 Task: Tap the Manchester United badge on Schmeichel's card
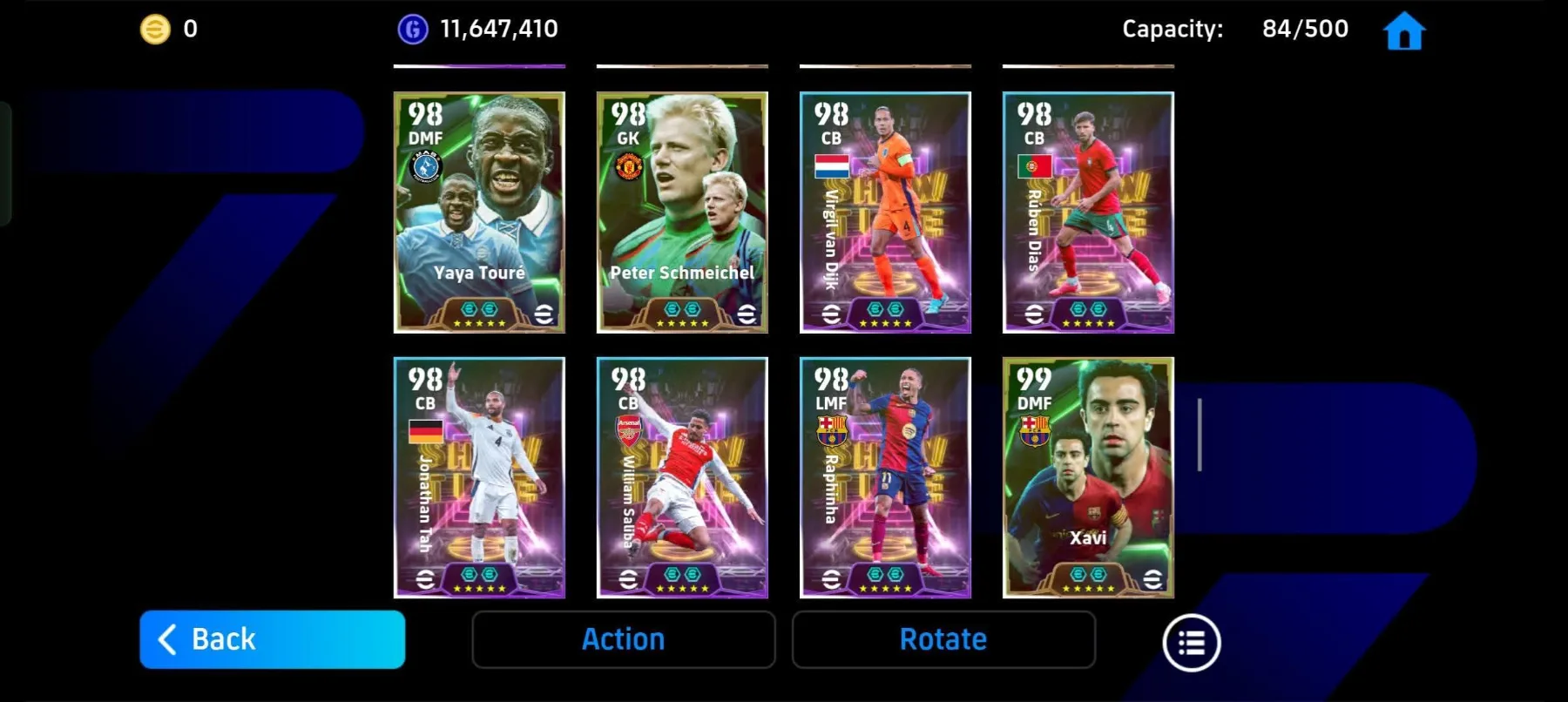coord(630,169)
